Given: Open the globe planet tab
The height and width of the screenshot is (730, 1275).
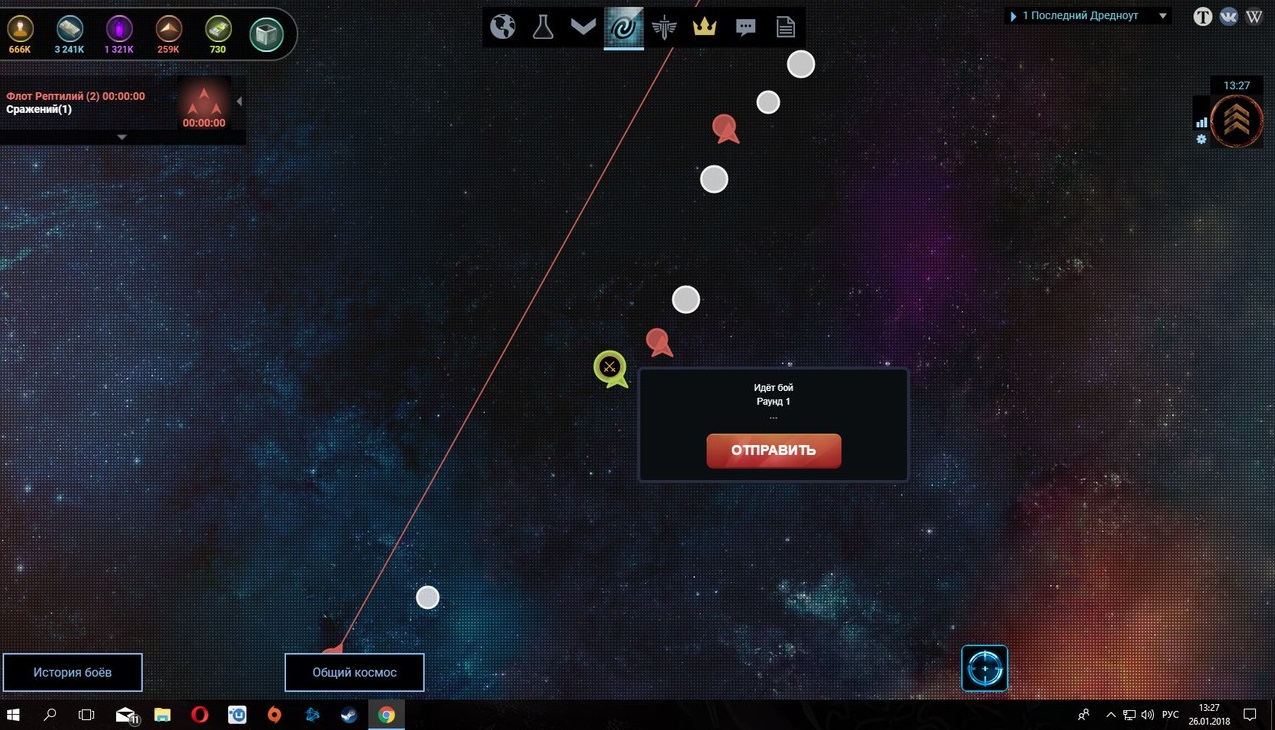Looking at the screenshot, I should point(503,27).
